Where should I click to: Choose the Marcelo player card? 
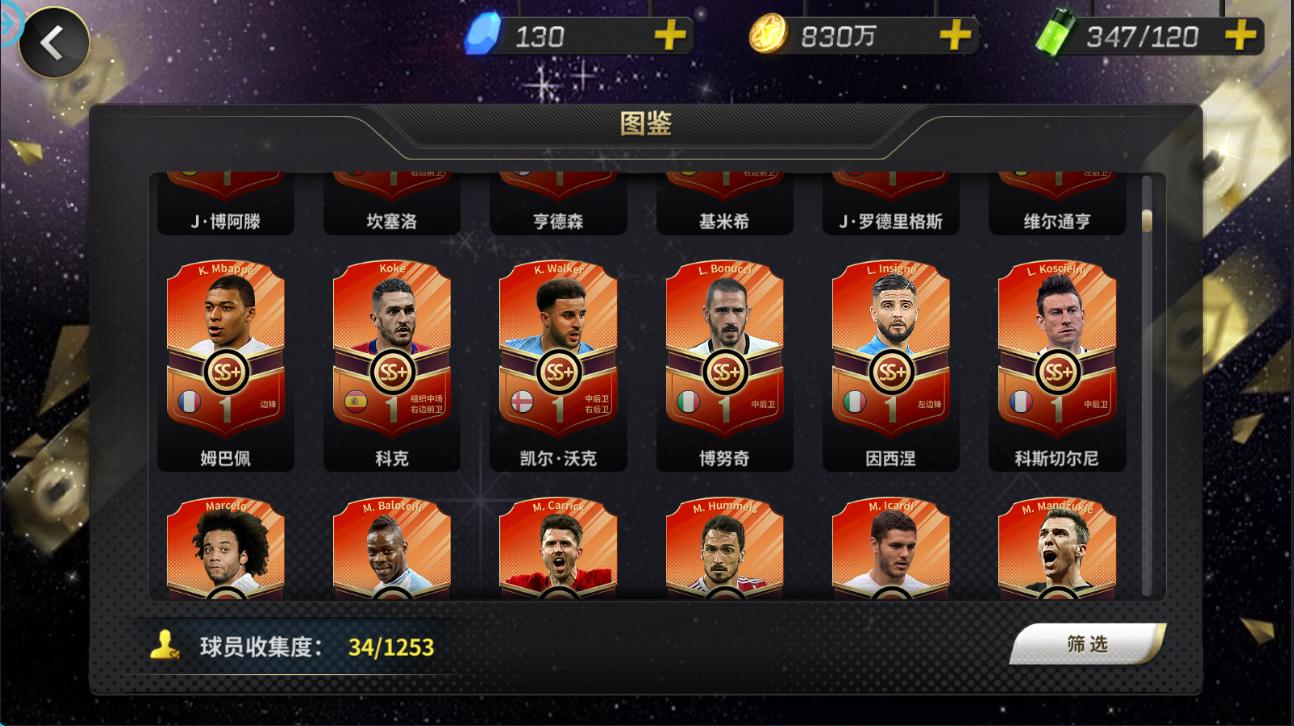click(226, 547)
